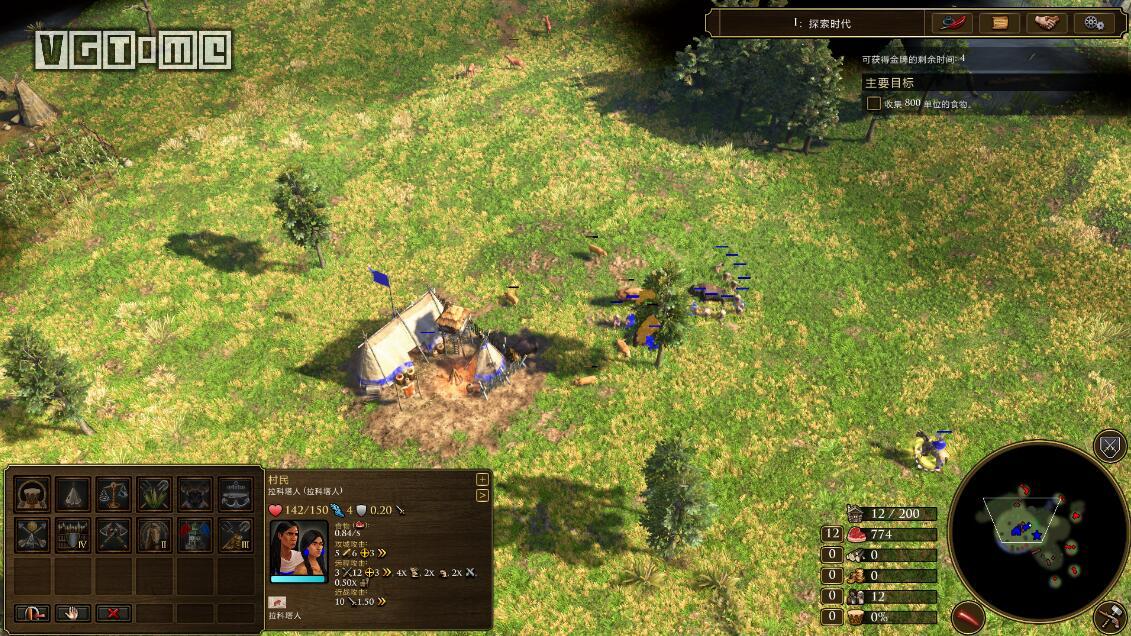Open the game settings gear icon
The width and height of the screenshot is (1131, 636).
[1093, 22]
